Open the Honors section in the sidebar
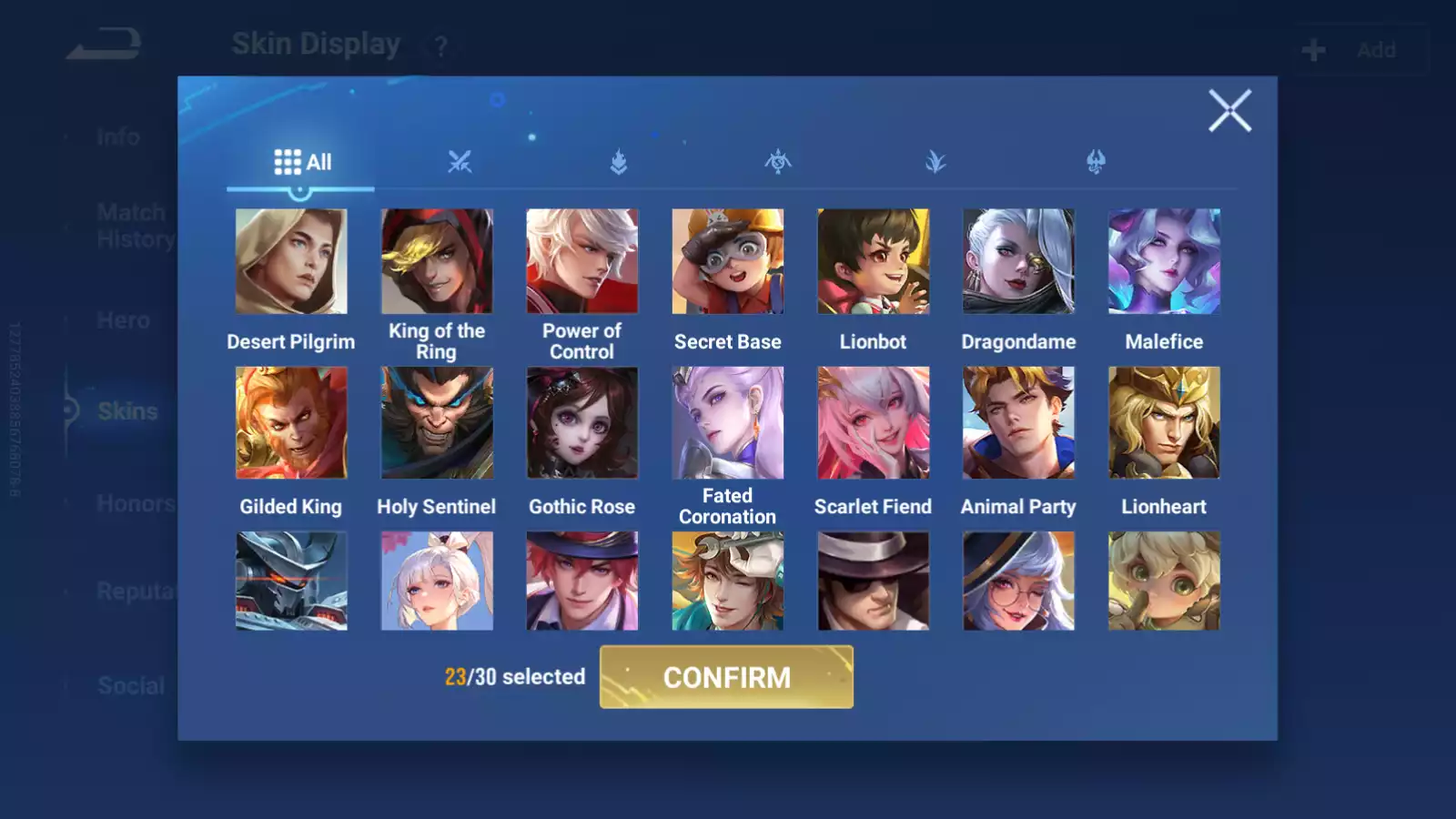The width and height of the screenshot is (1456, 819). (x=135, y=503)
